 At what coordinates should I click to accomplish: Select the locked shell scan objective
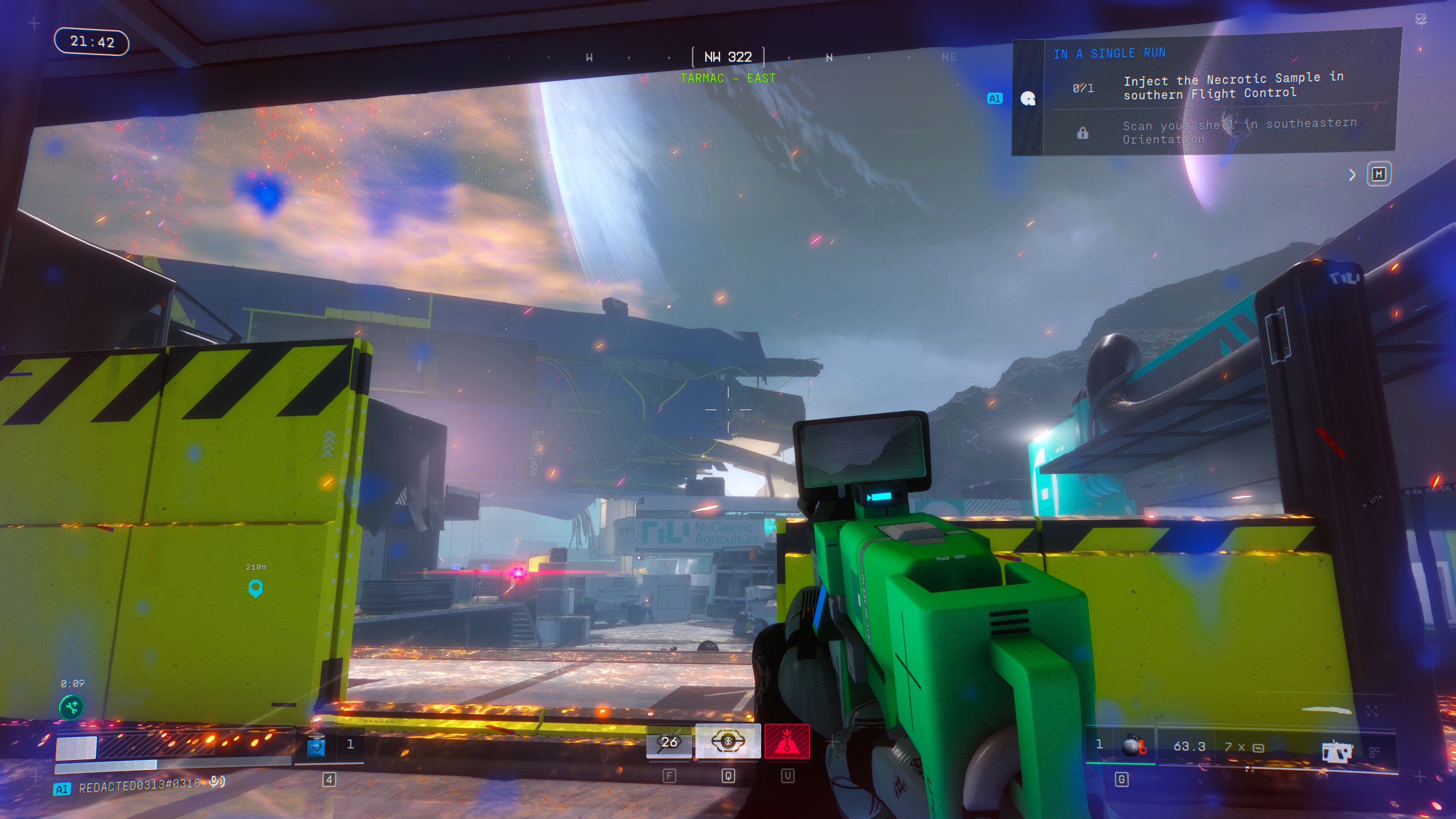point(1239,132)
